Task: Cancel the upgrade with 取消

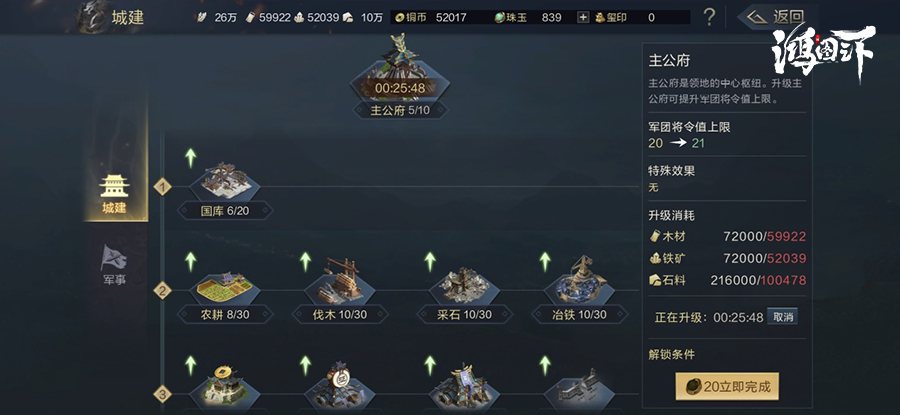Action: coord(785,317)
